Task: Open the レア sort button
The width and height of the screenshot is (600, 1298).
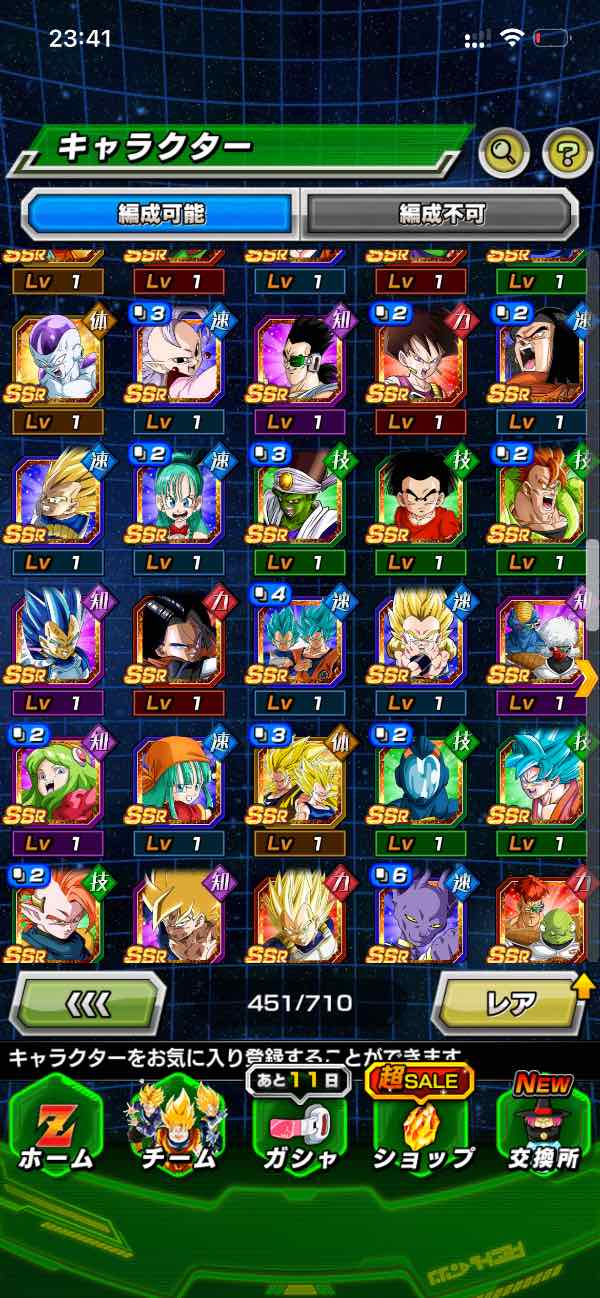Action: click(x=508, y=1003)
